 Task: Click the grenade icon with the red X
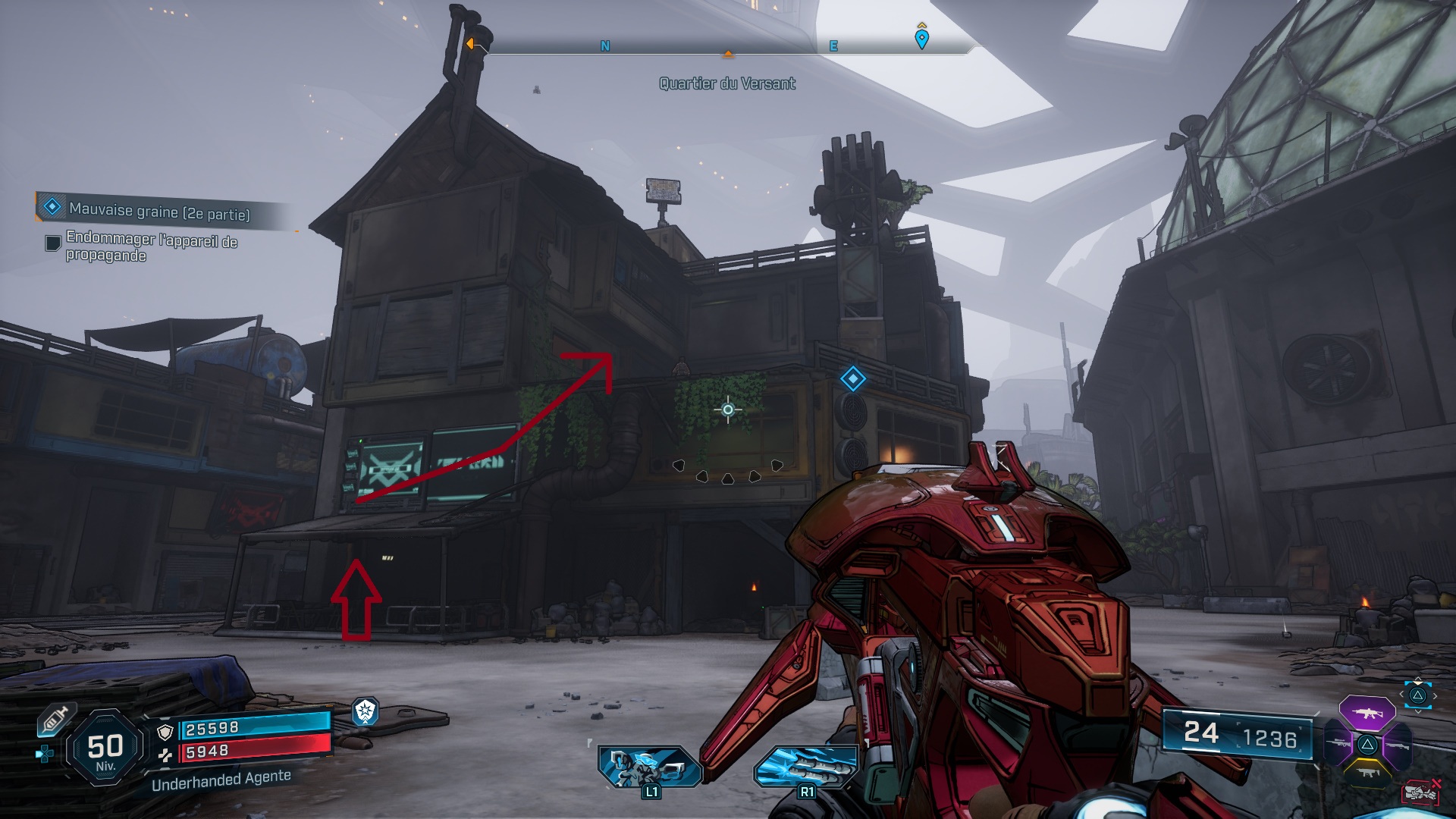coord(1422,792)
